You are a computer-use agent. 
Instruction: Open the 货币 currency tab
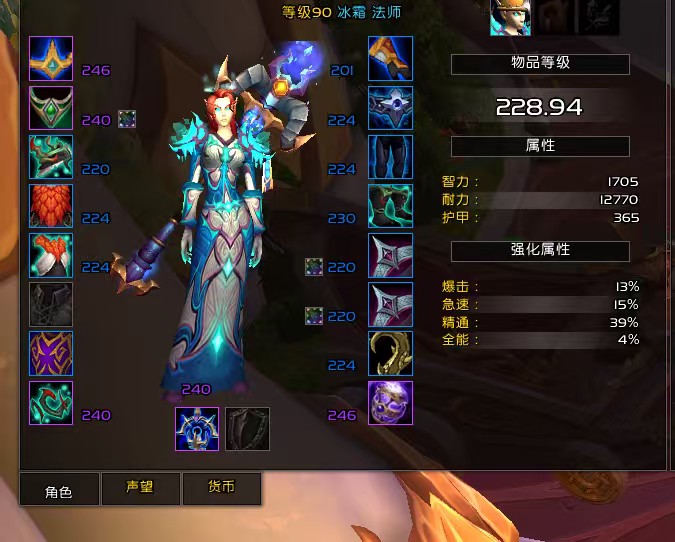(x=221, y=488)
